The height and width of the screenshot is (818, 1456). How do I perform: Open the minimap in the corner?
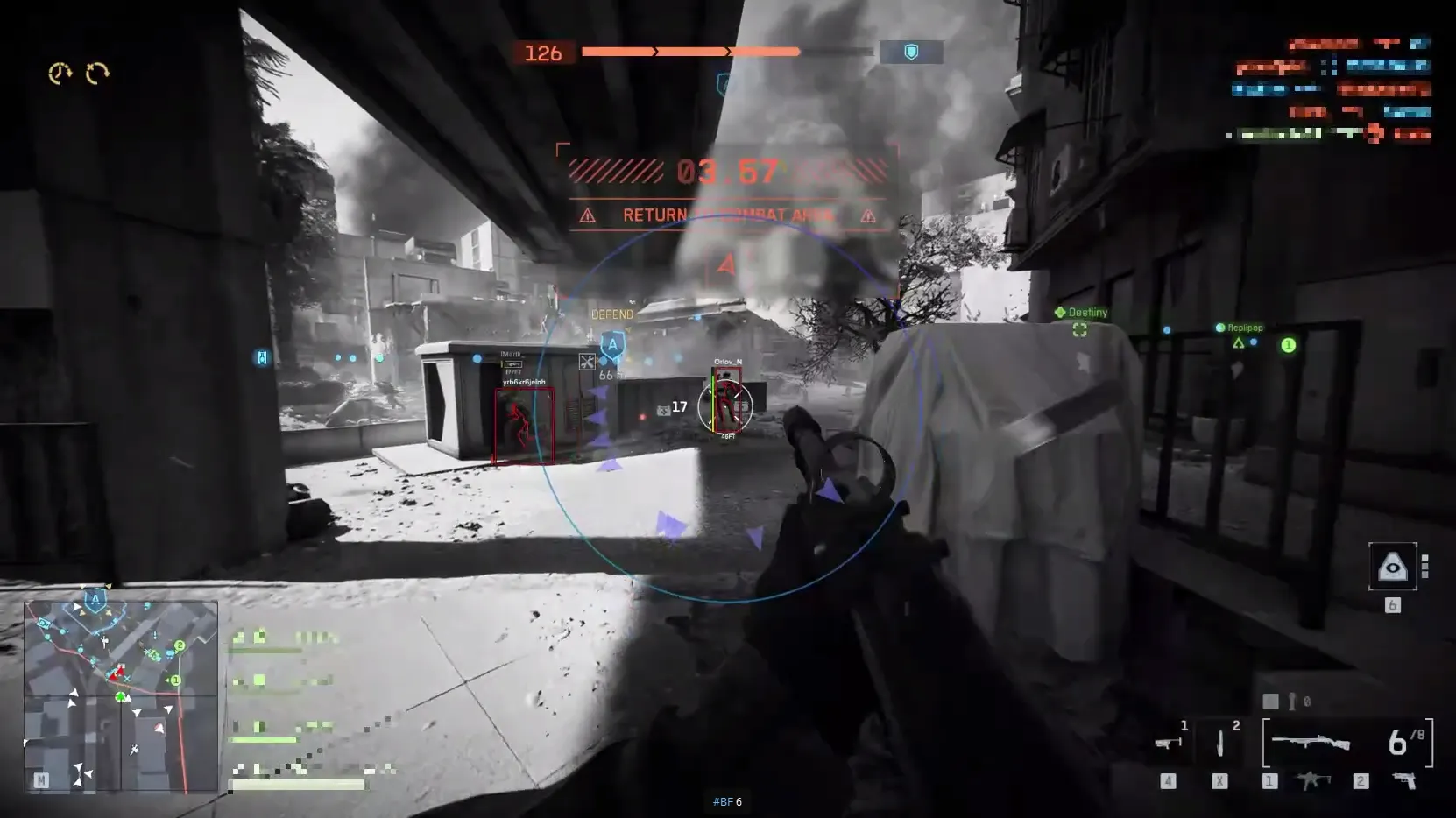point(120,695)
